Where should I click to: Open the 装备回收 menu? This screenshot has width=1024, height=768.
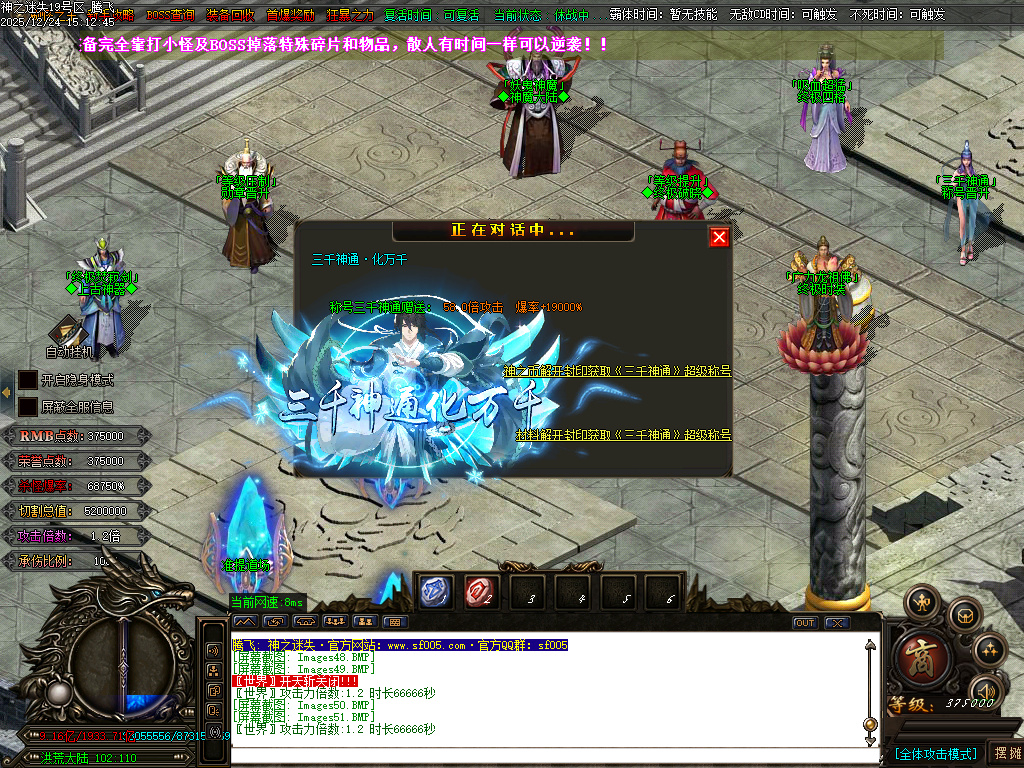(x=230, y=16)
